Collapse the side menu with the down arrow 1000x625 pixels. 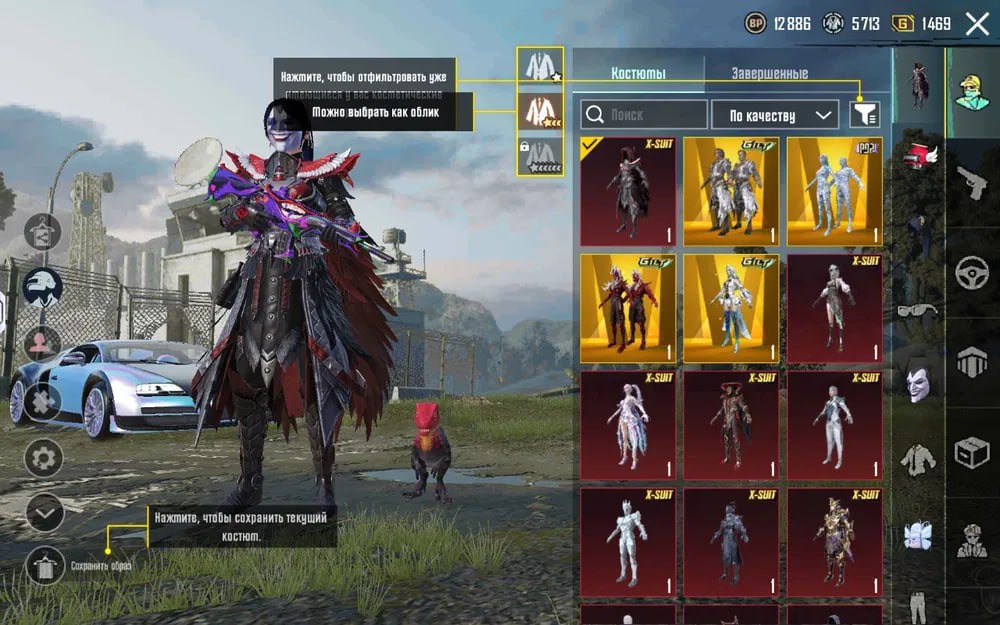(x=44, y=512)
